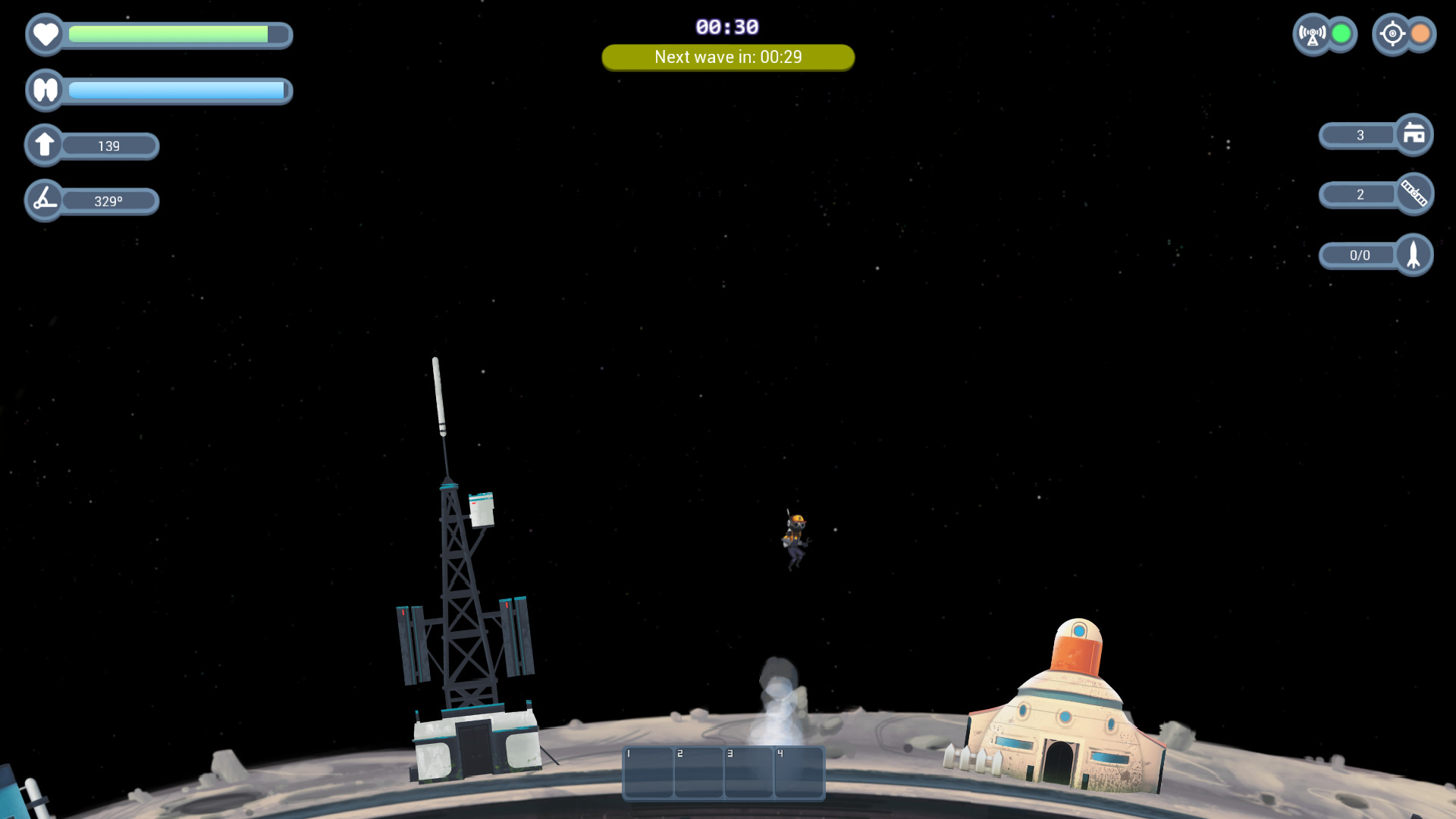Click the jetpack fuel icon
Viewport: 1456px width, 819px height.
coord(45,89)
